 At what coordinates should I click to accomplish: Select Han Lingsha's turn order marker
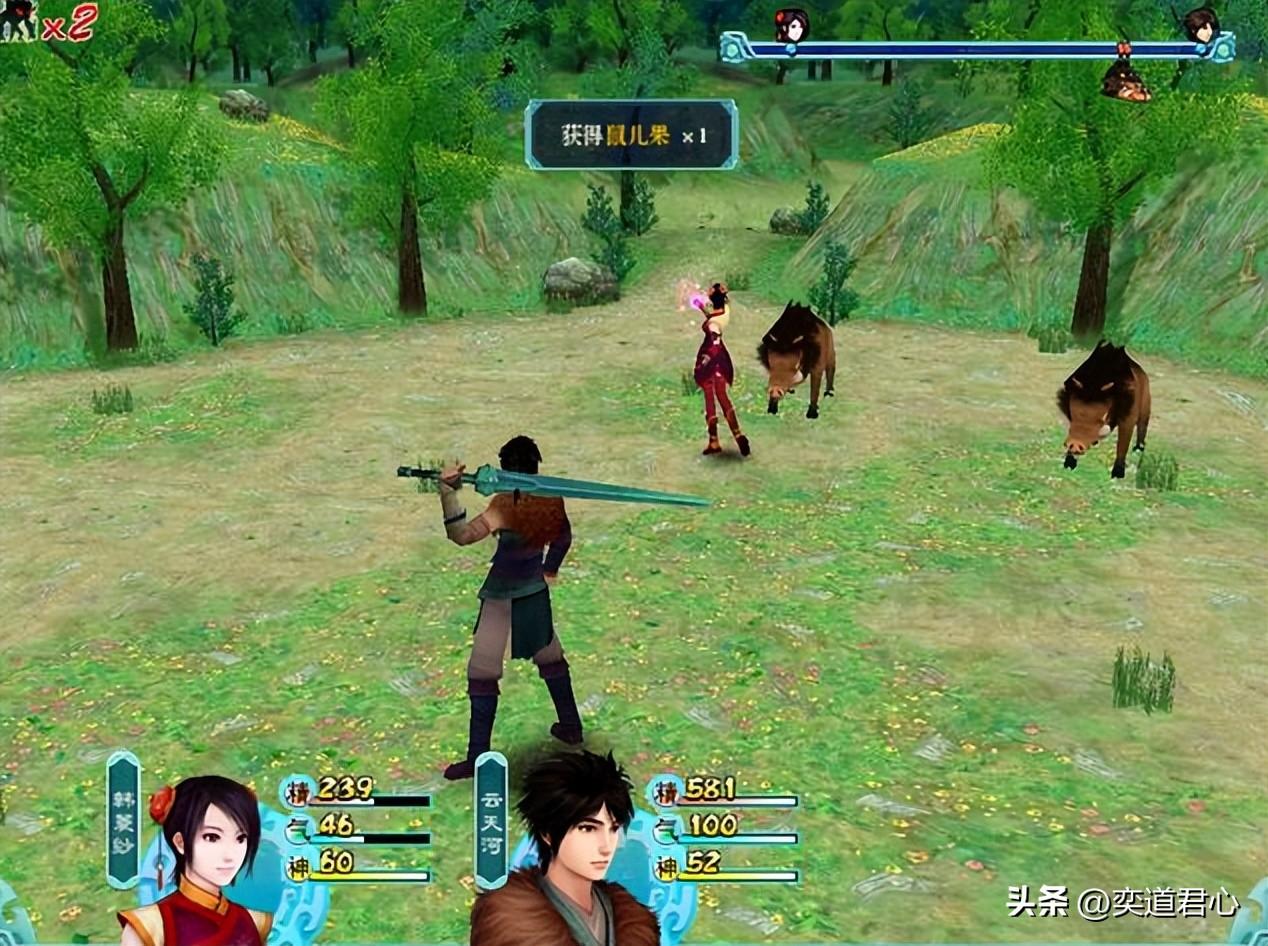pyautogui.click(x=791, y=25)
